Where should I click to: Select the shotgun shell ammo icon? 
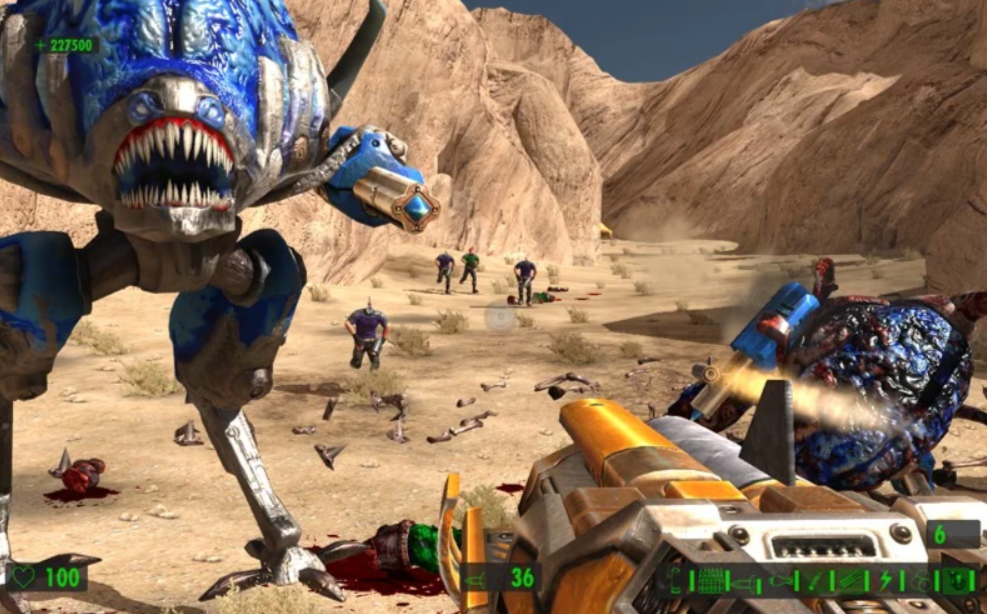point(674,580)
